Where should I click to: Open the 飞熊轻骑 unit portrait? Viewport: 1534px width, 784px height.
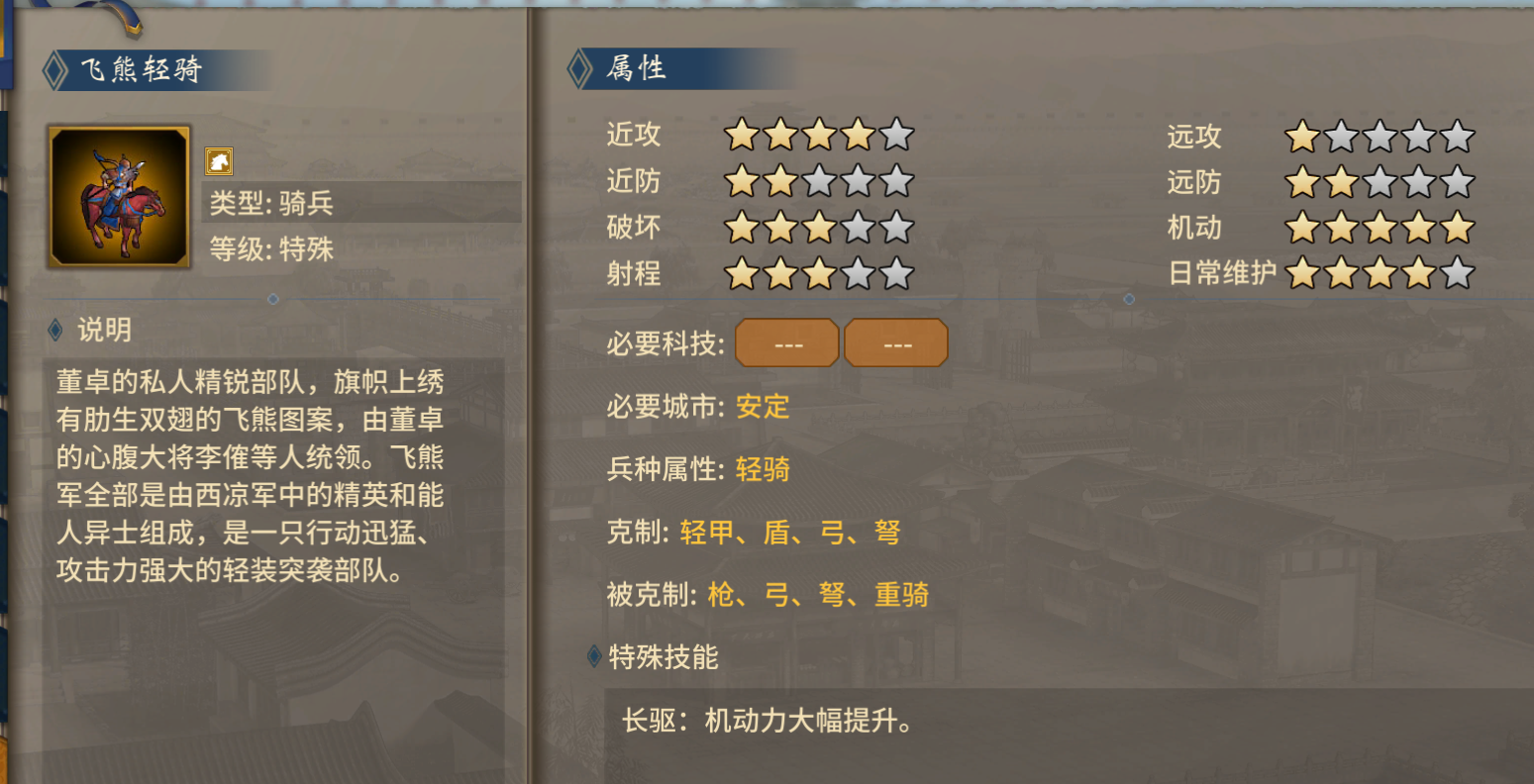coord(118,194)
